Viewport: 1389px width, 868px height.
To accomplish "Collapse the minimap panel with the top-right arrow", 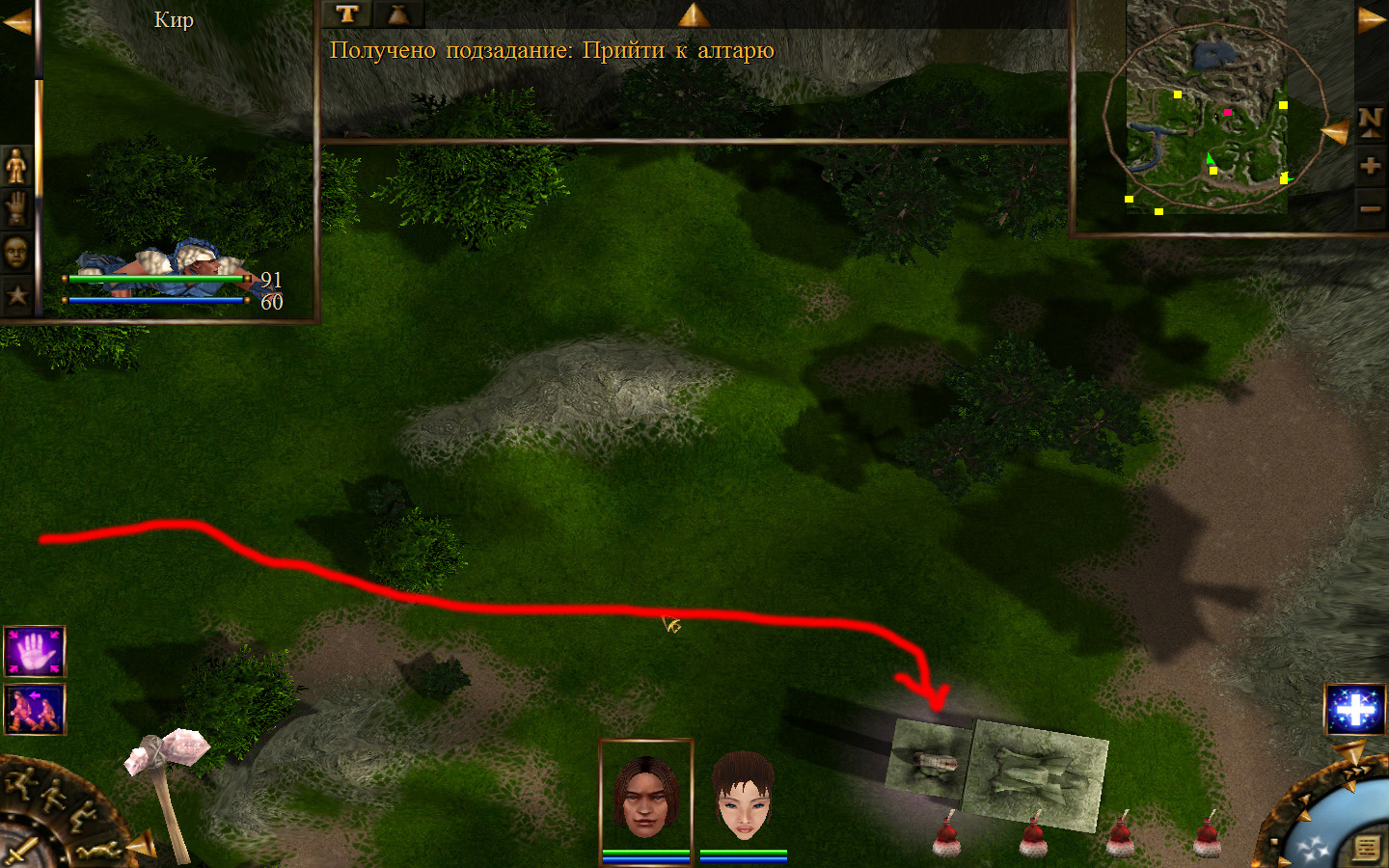I will click(x=1371, y=20).
